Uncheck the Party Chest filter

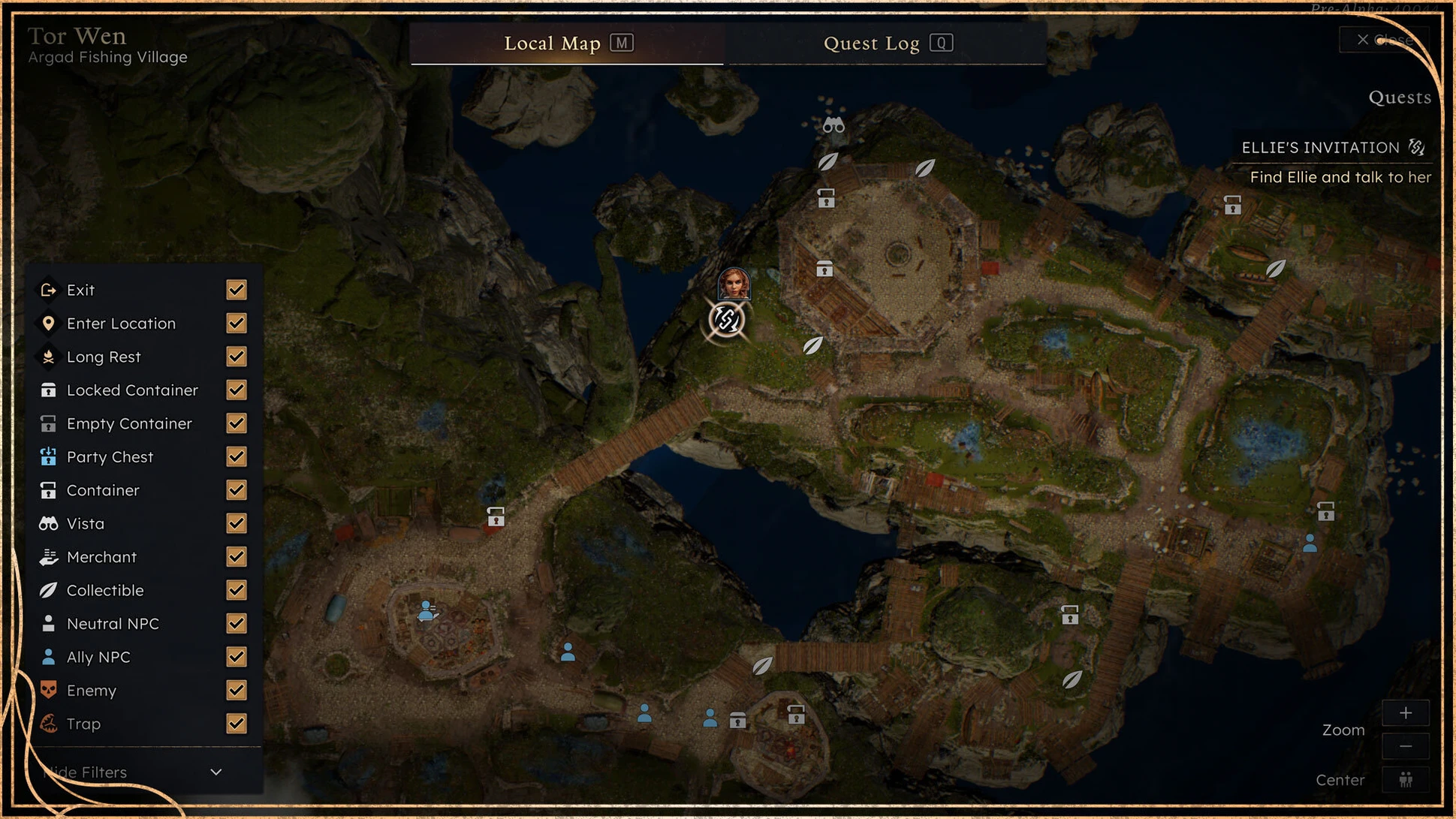(x=237, y=457)
